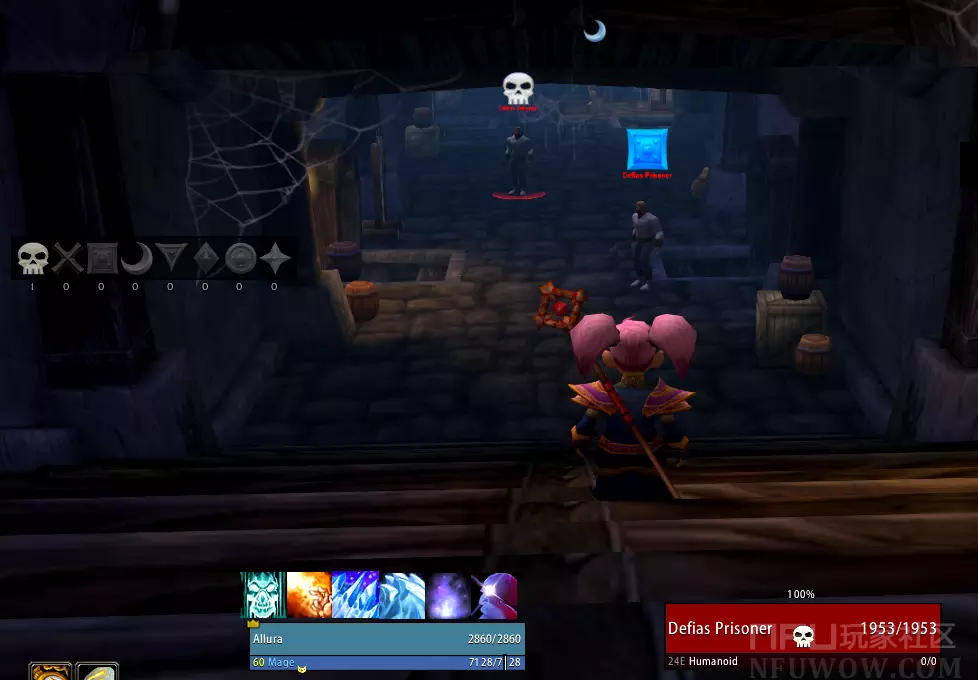Select the skull raid marker icon

pyautogui.click(x=33, y=260)
